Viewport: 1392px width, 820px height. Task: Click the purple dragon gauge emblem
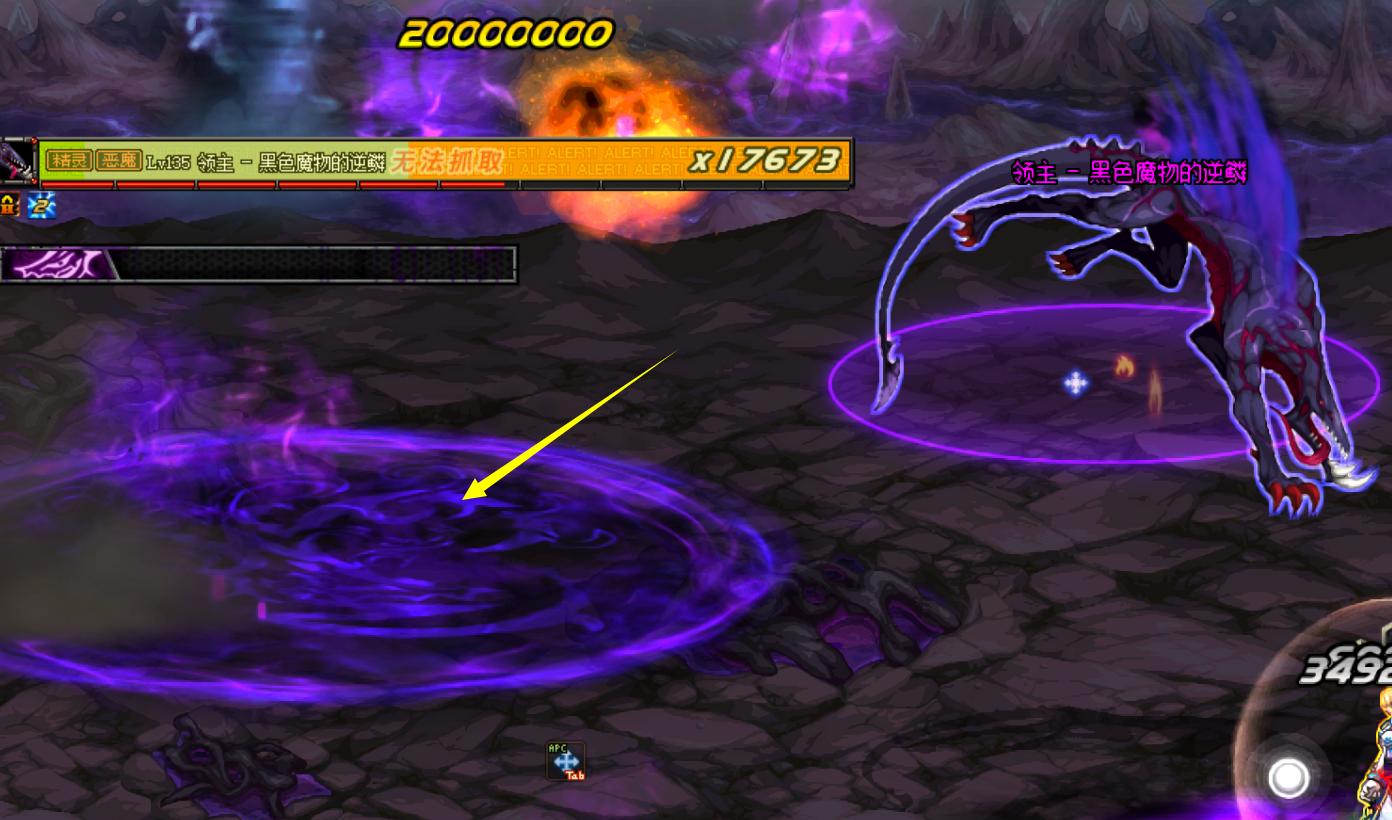pyautogui.click(x=57, y=265)
